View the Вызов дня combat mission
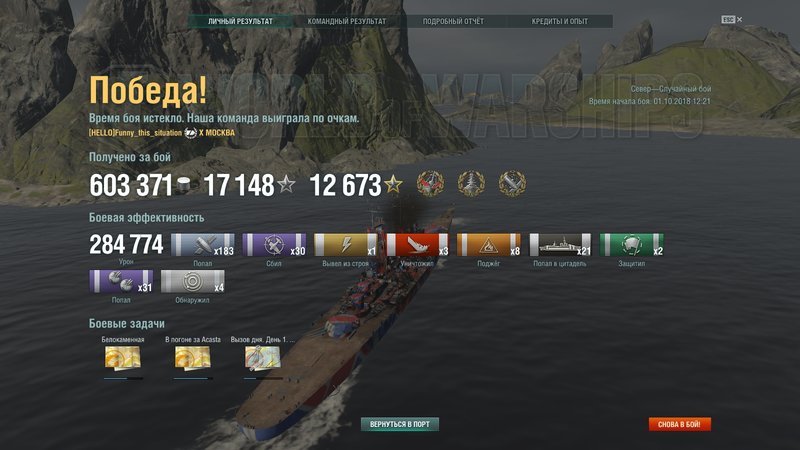The image size is (800, 450). [263, 359]
